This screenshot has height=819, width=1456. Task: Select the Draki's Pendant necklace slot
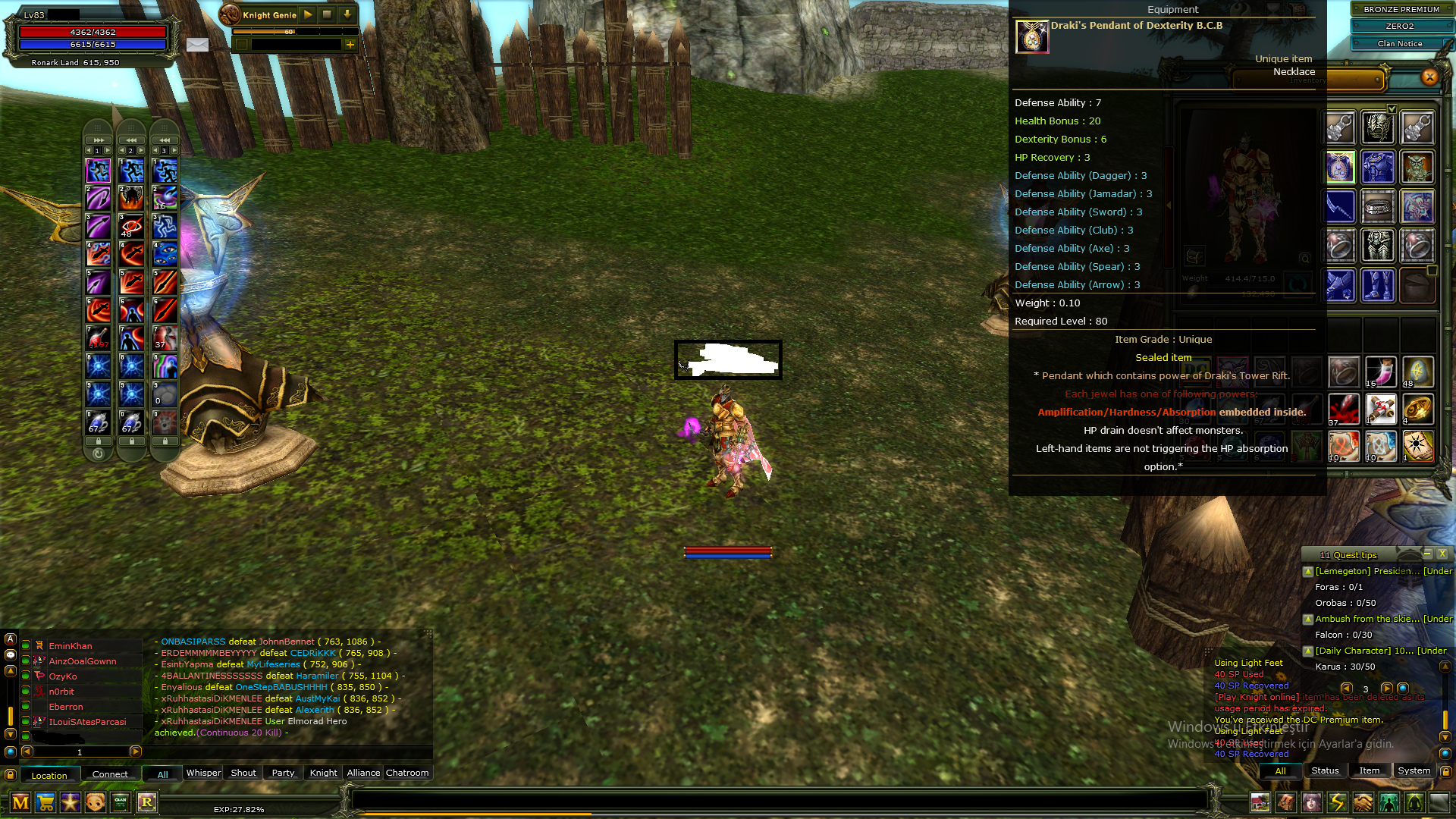click(1340, 167)
